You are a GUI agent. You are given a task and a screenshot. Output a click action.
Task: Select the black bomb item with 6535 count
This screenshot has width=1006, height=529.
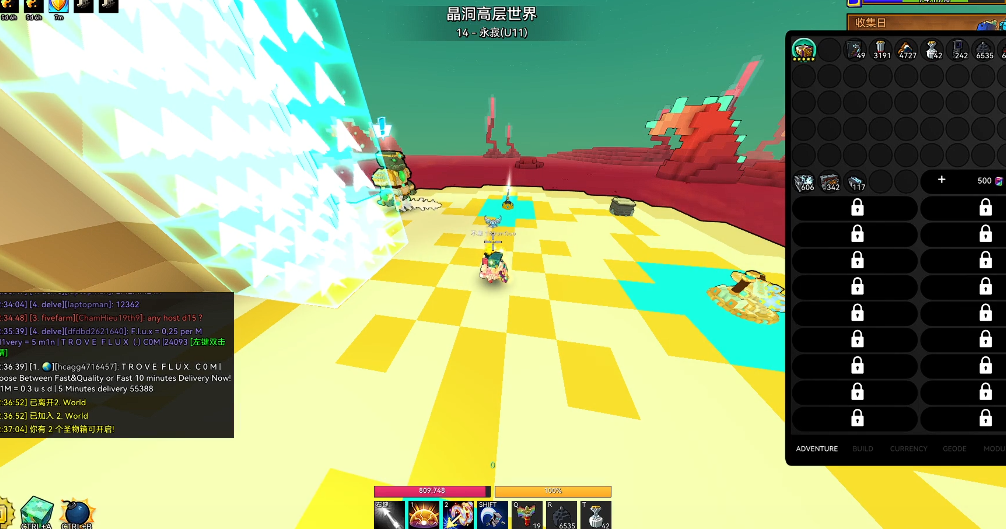pos(561,514)
